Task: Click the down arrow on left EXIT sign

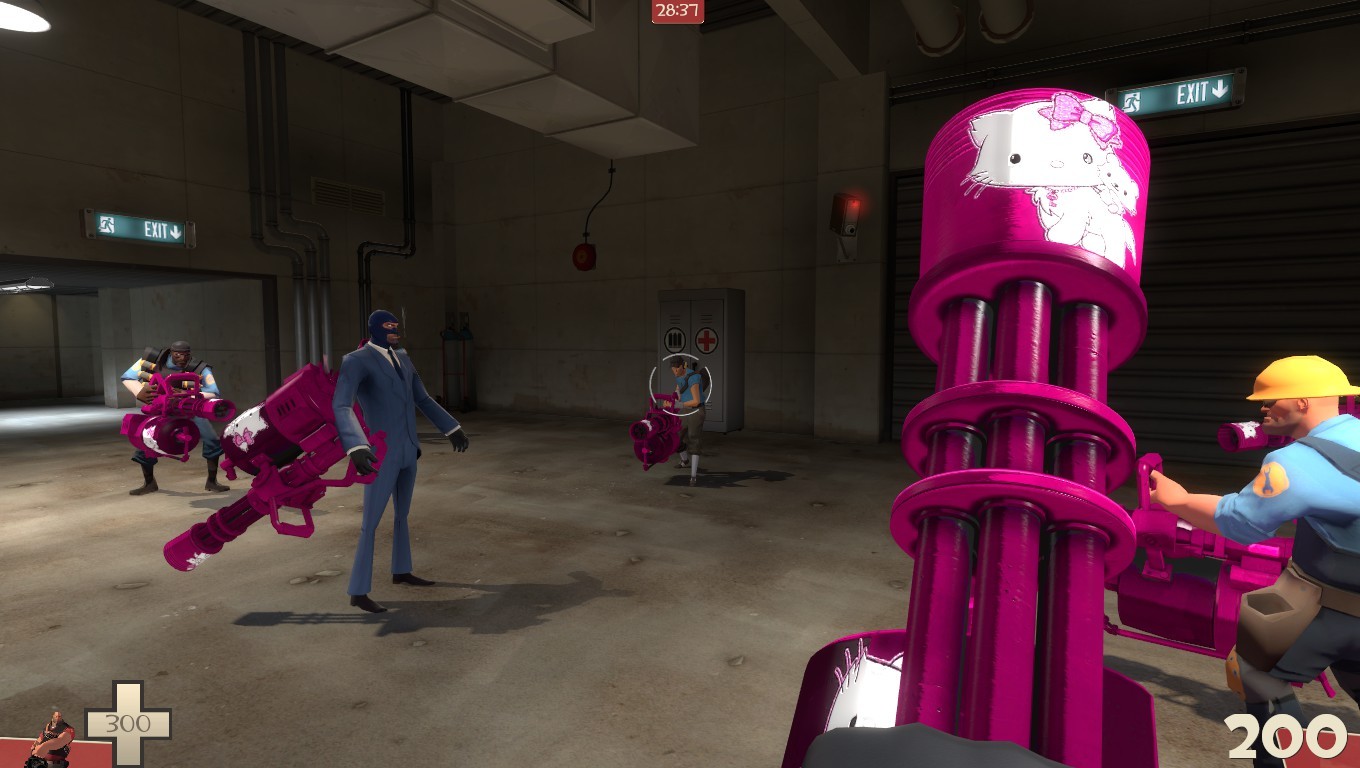Action: (x=175, y=232)
